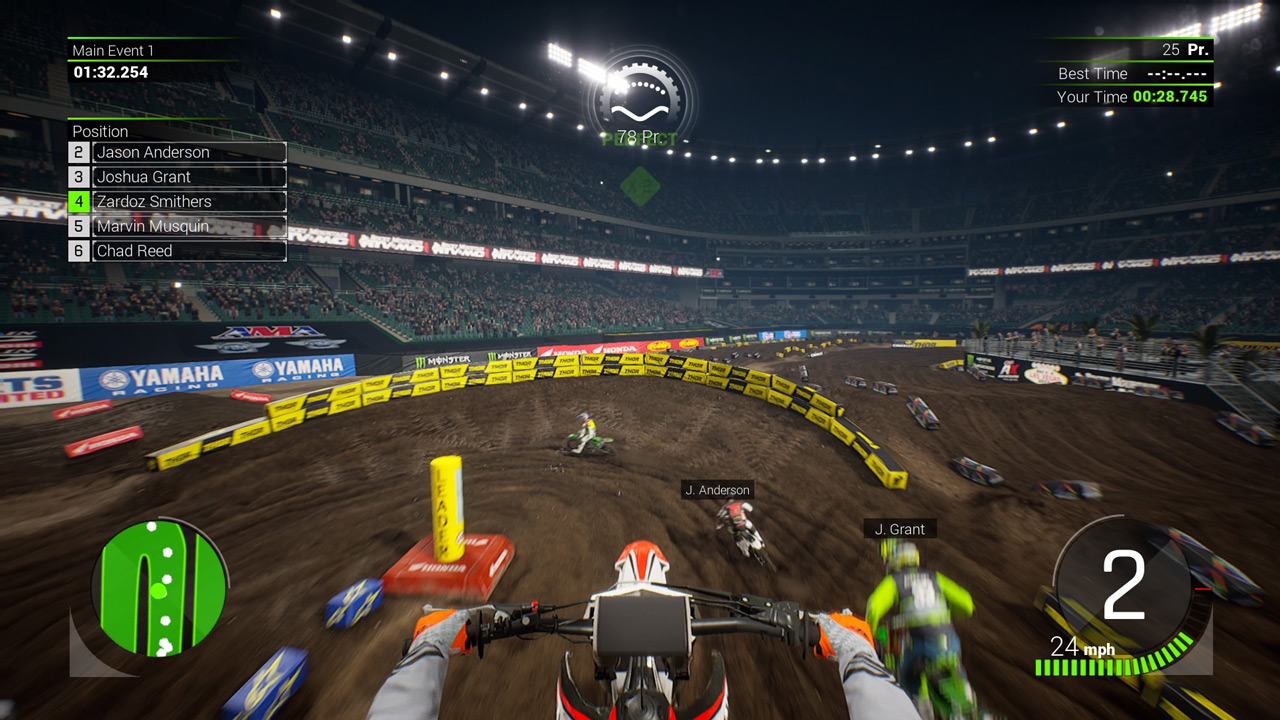The width and height of the screenshot is (1280, 720).
Task: Select Chad Reed in the standings
Action: [x=134, y=250]
